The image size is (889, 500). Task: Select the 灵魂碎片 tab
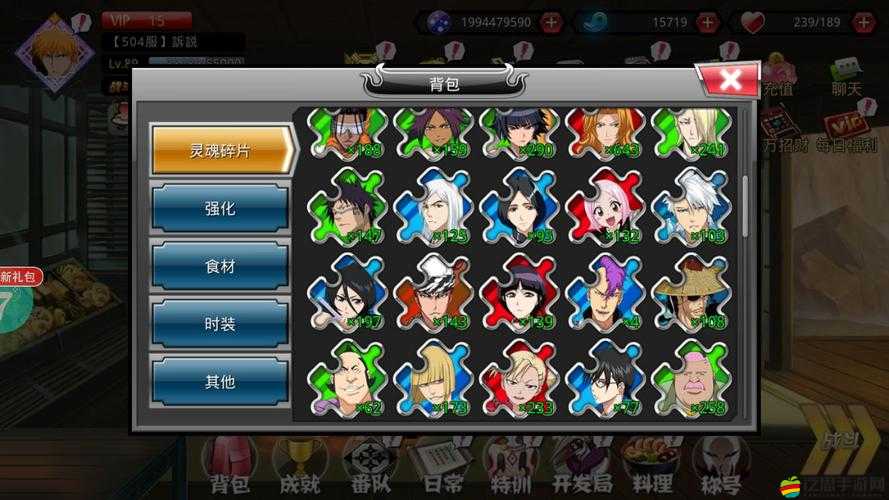point(221,149)
